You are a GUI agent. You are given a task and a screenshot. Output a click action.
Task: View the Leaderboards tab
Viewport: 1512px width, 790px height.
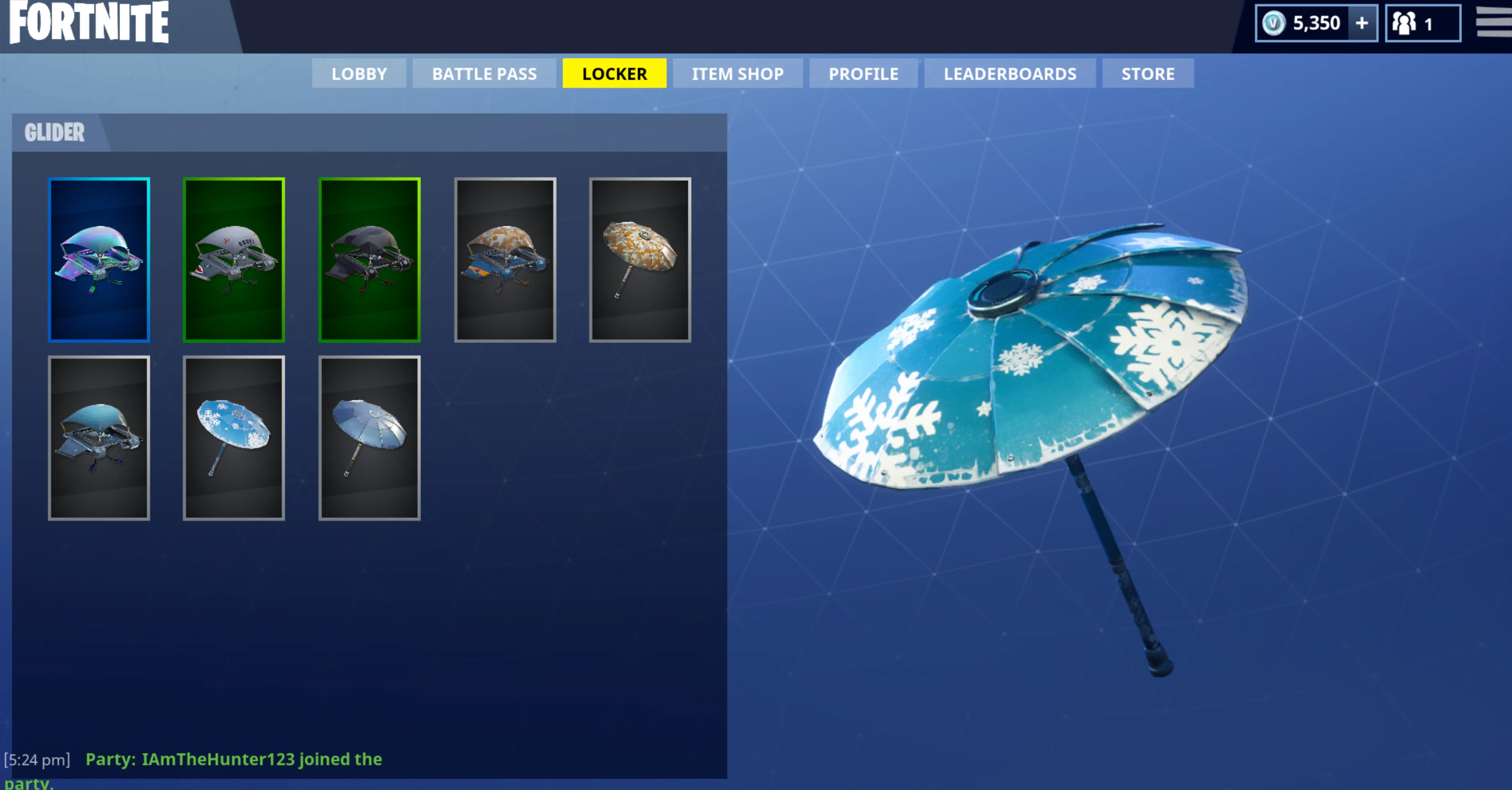(x=1009, y=73)
